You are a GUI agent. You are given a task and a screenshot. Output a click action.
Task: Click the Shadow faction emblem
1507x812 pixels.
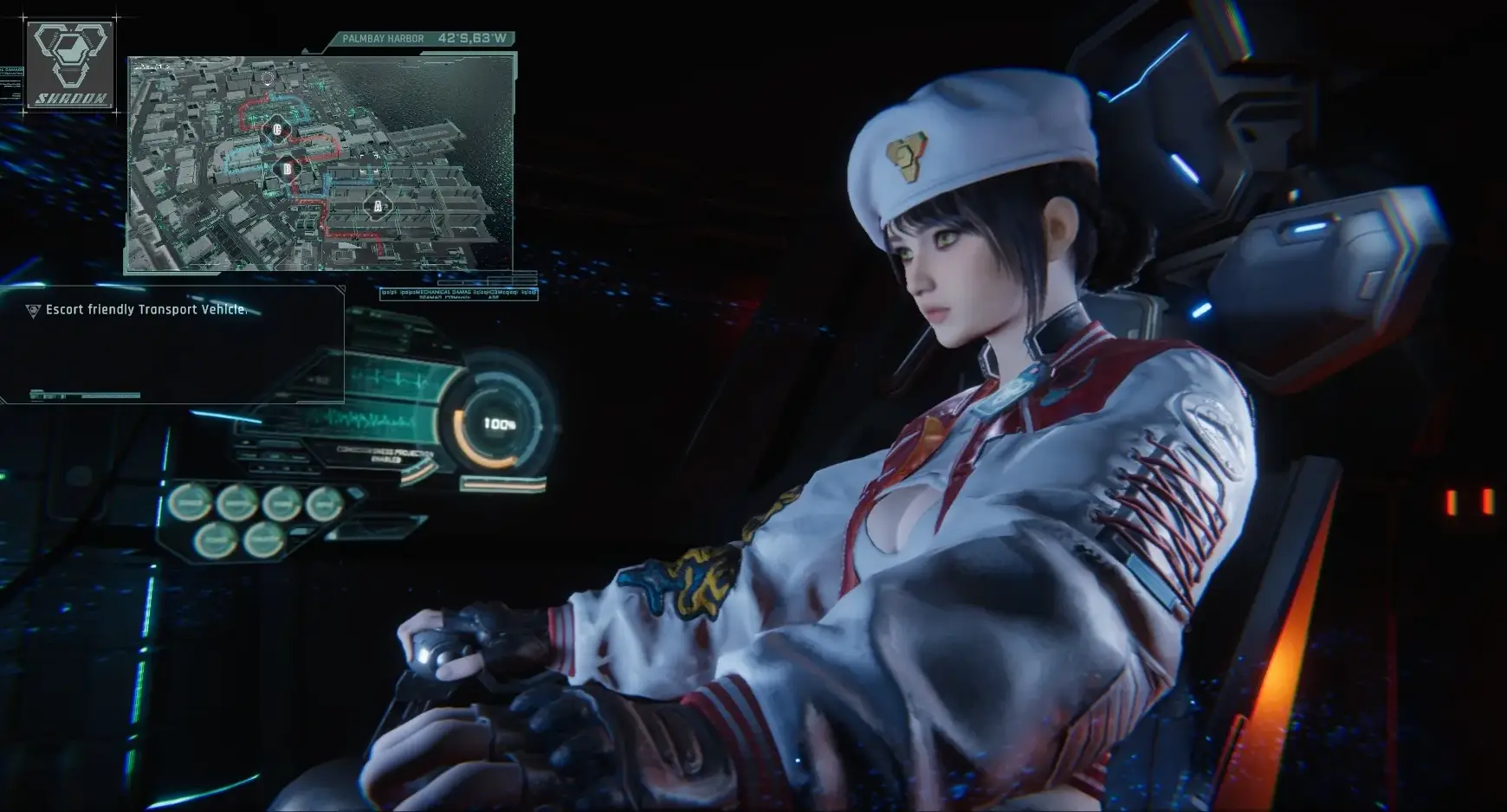point(70,65)
